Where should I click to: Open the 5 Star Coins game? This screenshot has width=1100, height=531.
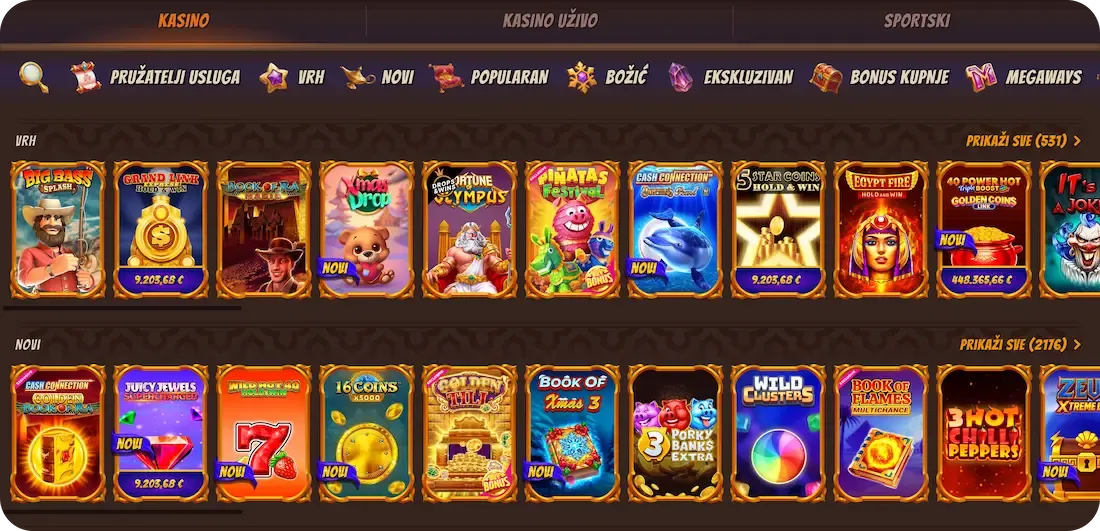click(x=778, y=230)
